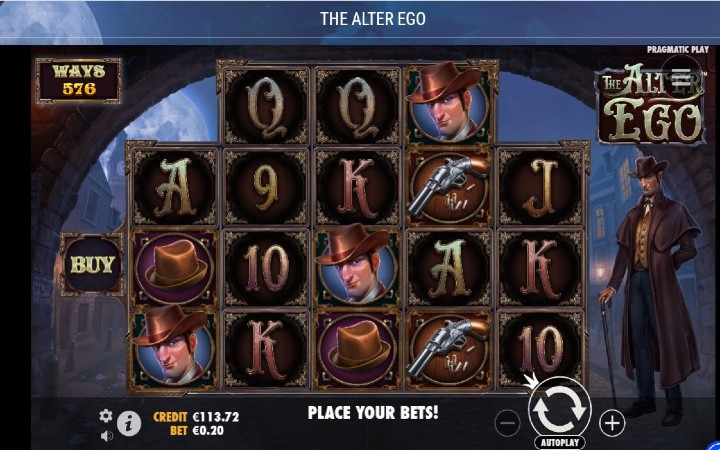
Task: Open settings via the gear icon
Action: coord(106,415)
